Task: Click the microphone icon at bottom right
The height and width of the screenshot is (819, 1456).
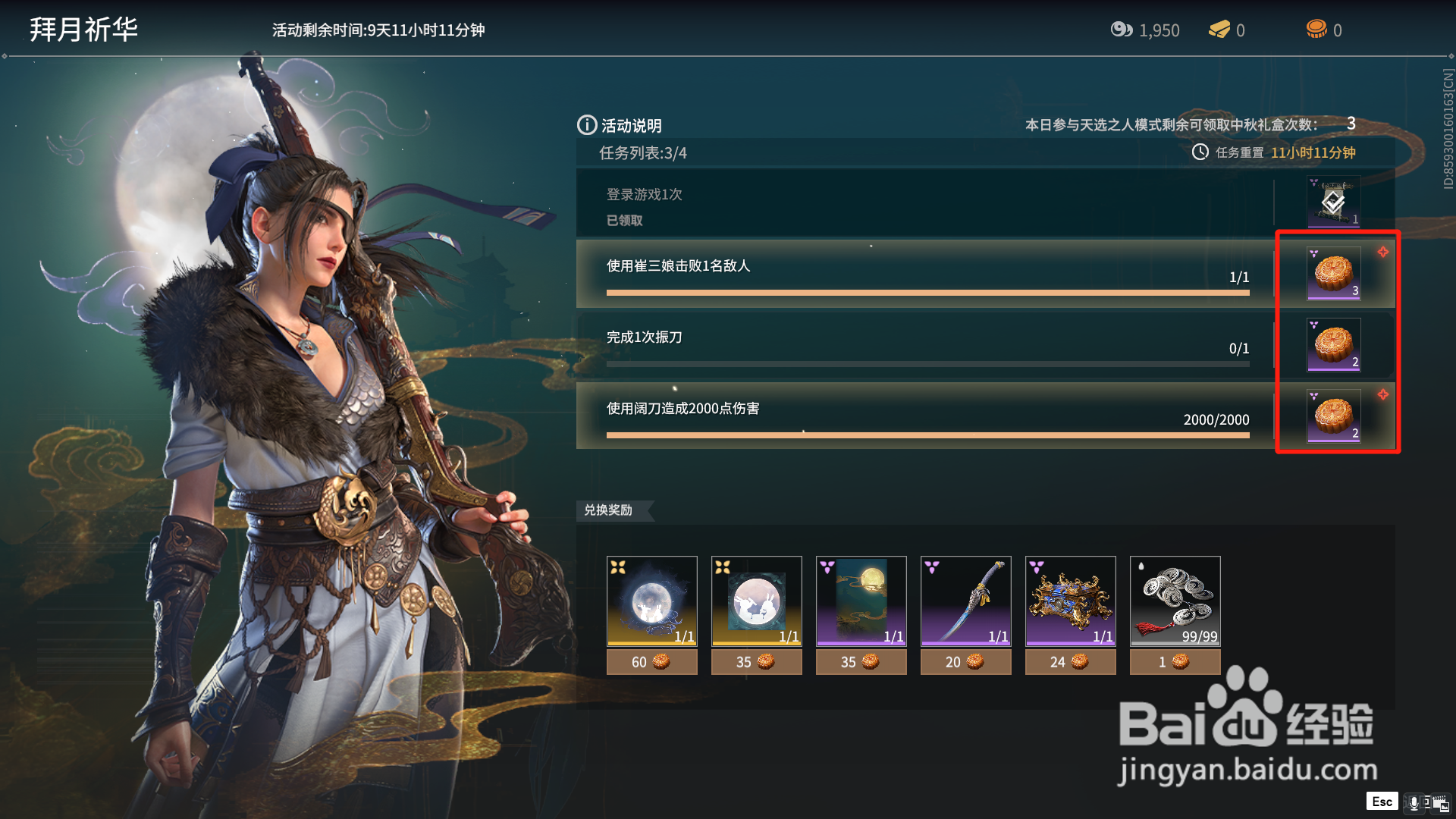Action: (x=1414, y=803)
